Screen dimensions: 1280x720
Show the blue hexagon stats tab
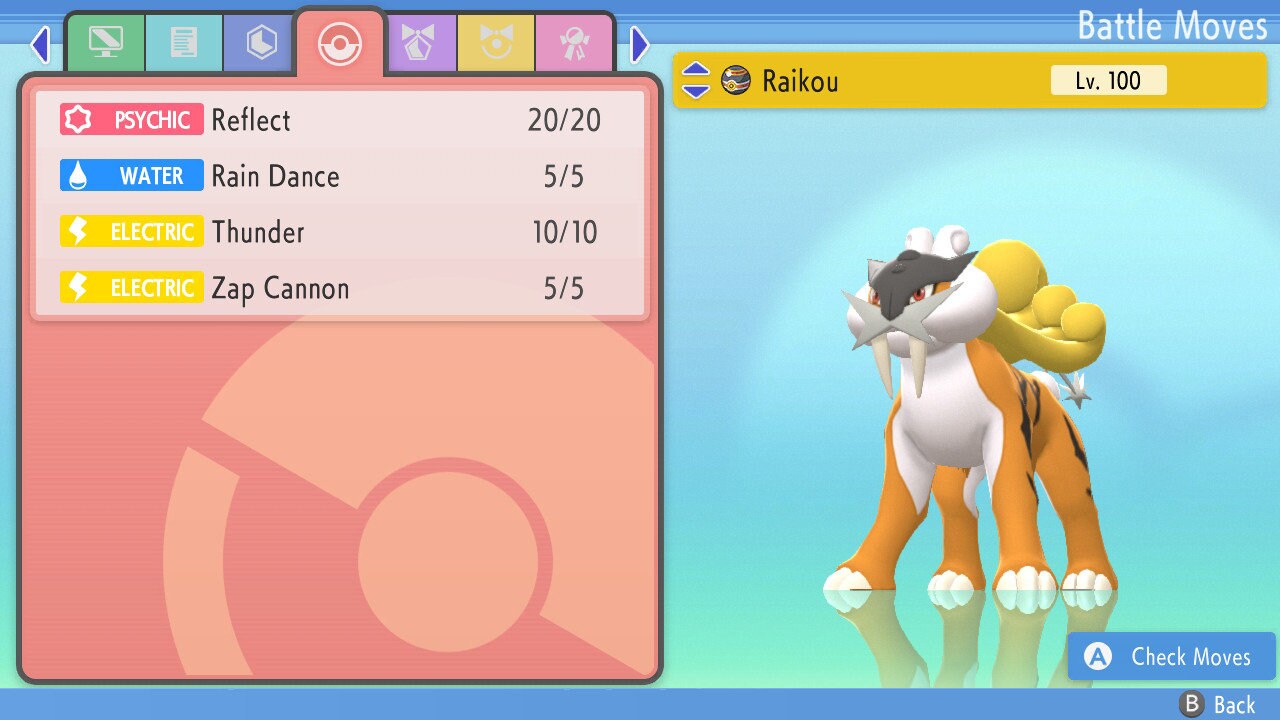pos(261,43)
